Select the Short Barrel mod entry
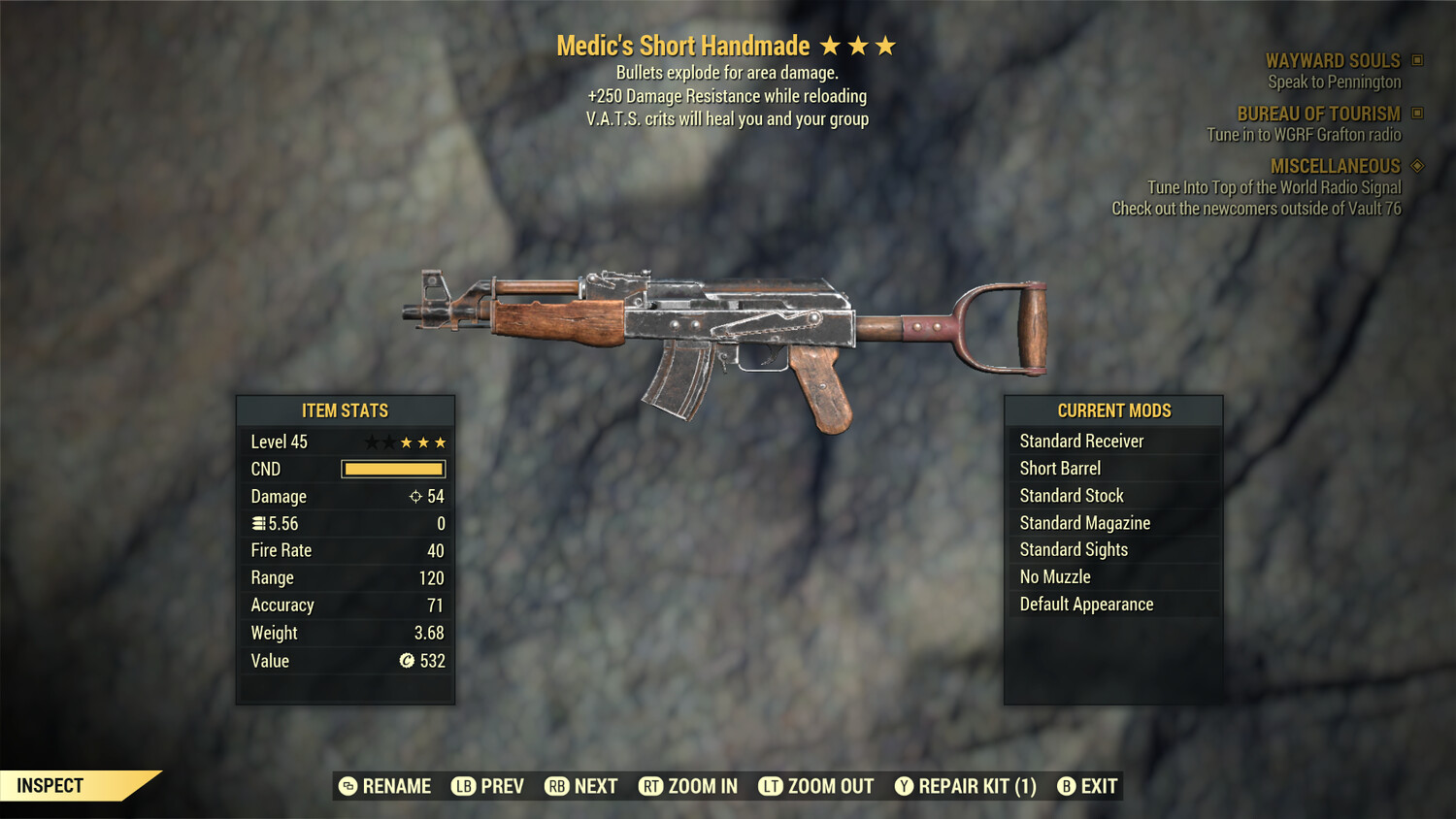1456x819 pixels. (x=1059, y=468)
